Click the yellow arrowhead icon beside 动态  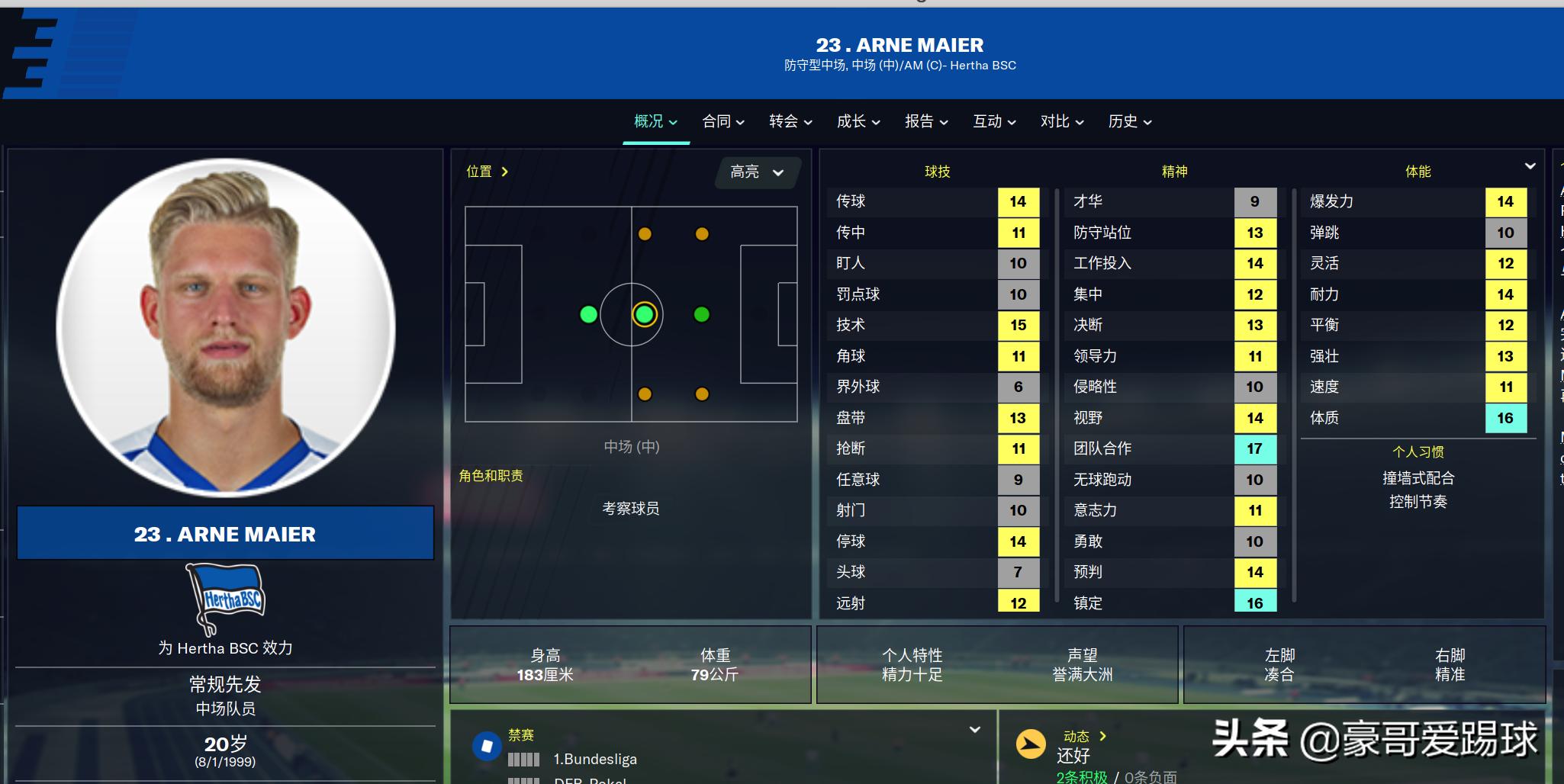[1031, 744]
